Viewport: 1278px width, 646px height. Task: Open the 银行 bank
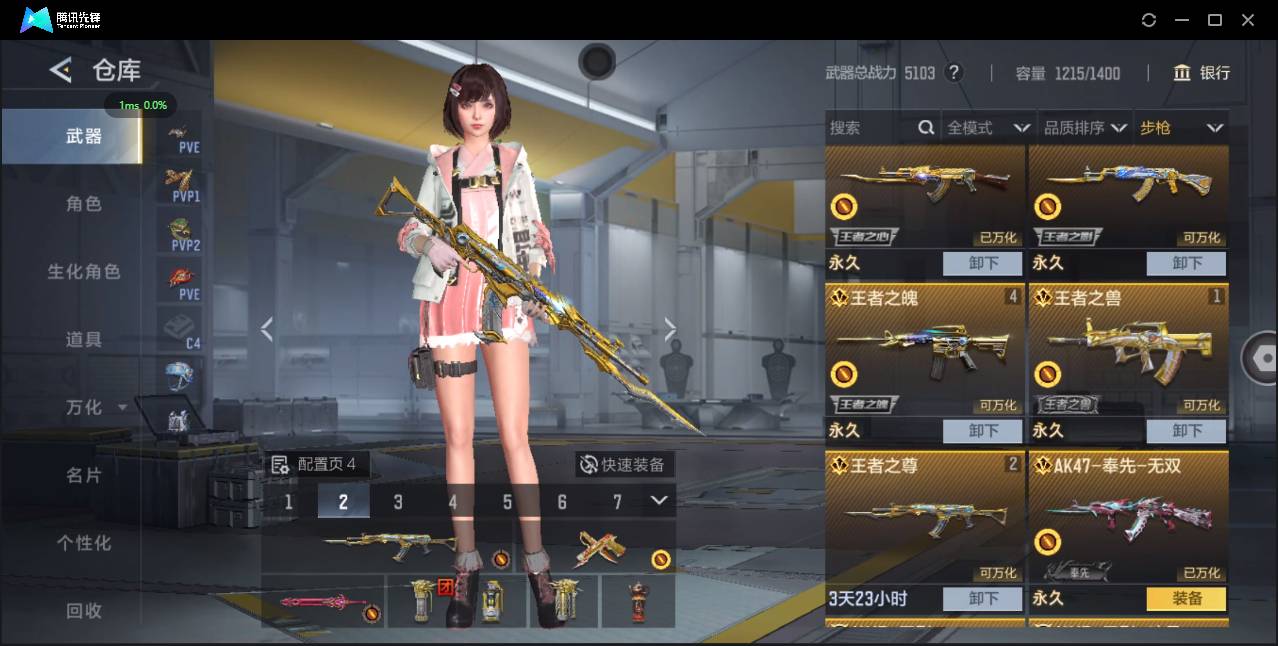pyautogui.click(x=1202, y=73)
